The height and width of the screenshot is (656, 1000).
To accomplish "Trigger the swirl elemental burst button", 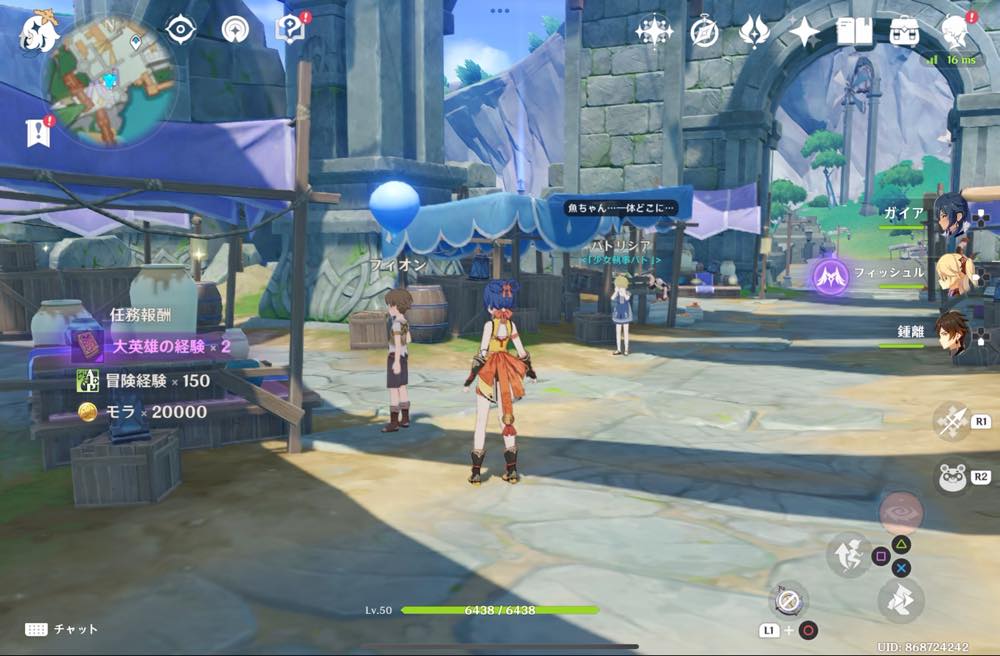I will tap(901, 512).
